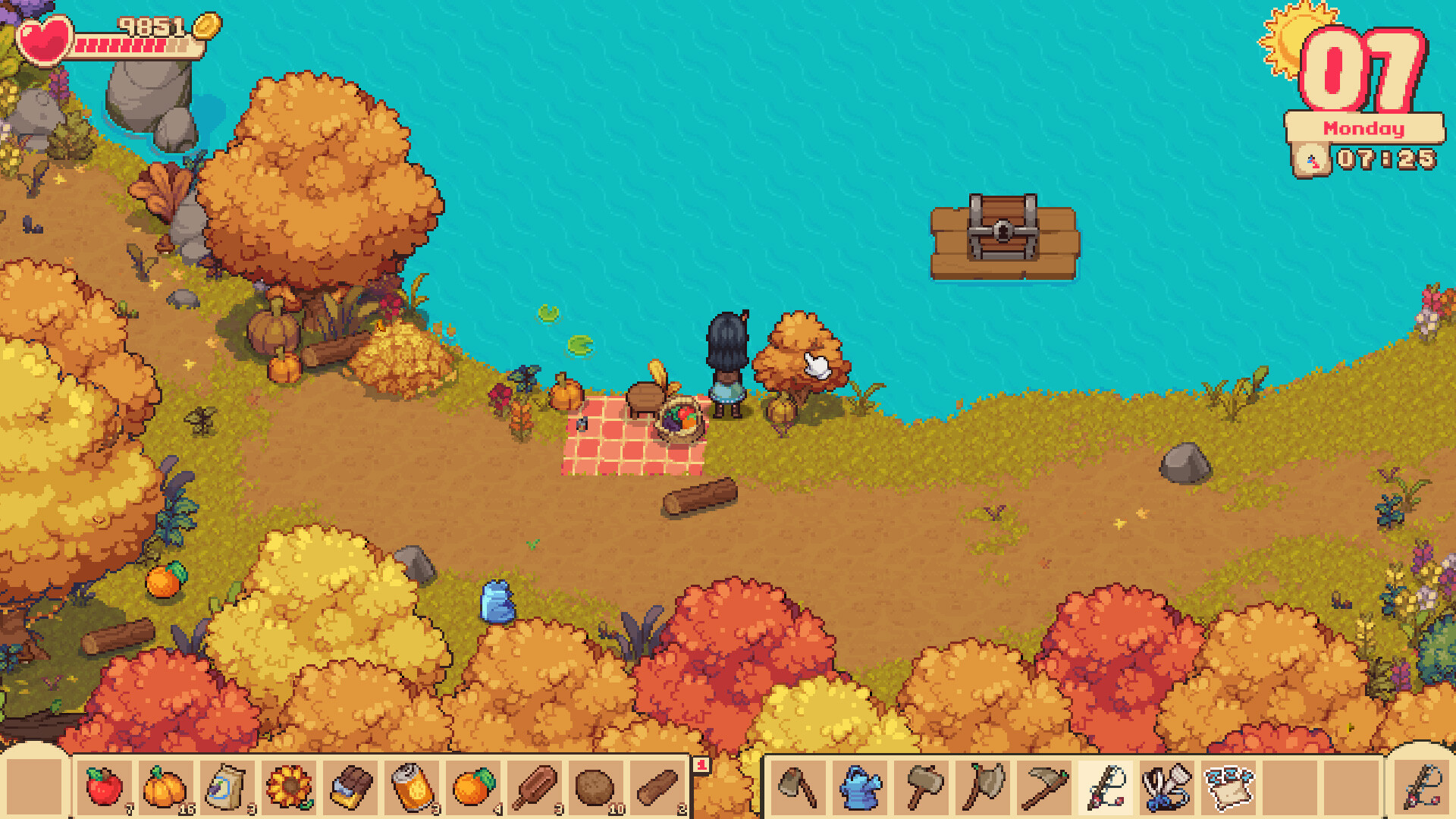Select the chocolate bar slot
This screenshot has height=819, width=1456.
[350, 789]
